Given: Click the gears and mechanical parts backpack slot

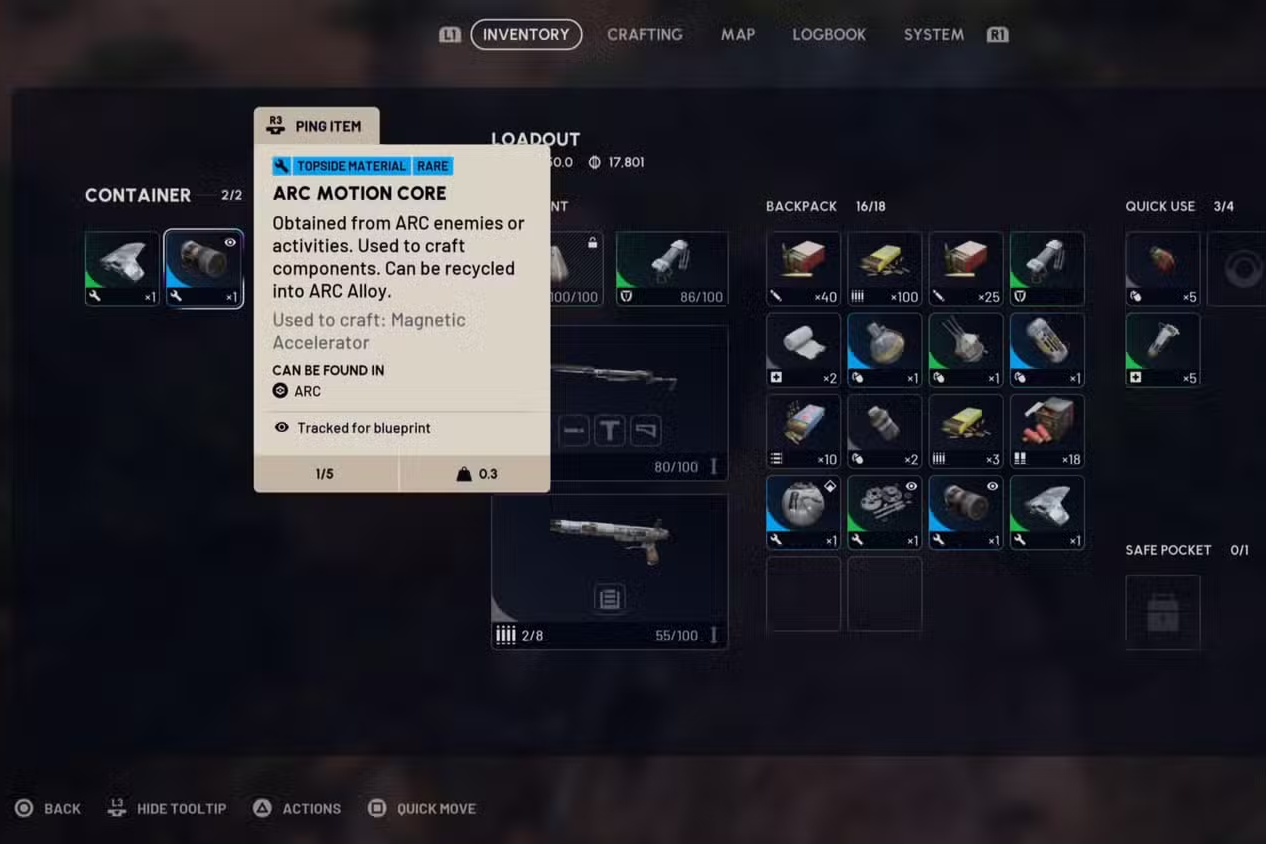Looking at the screenshot, I should click(884, 512).
